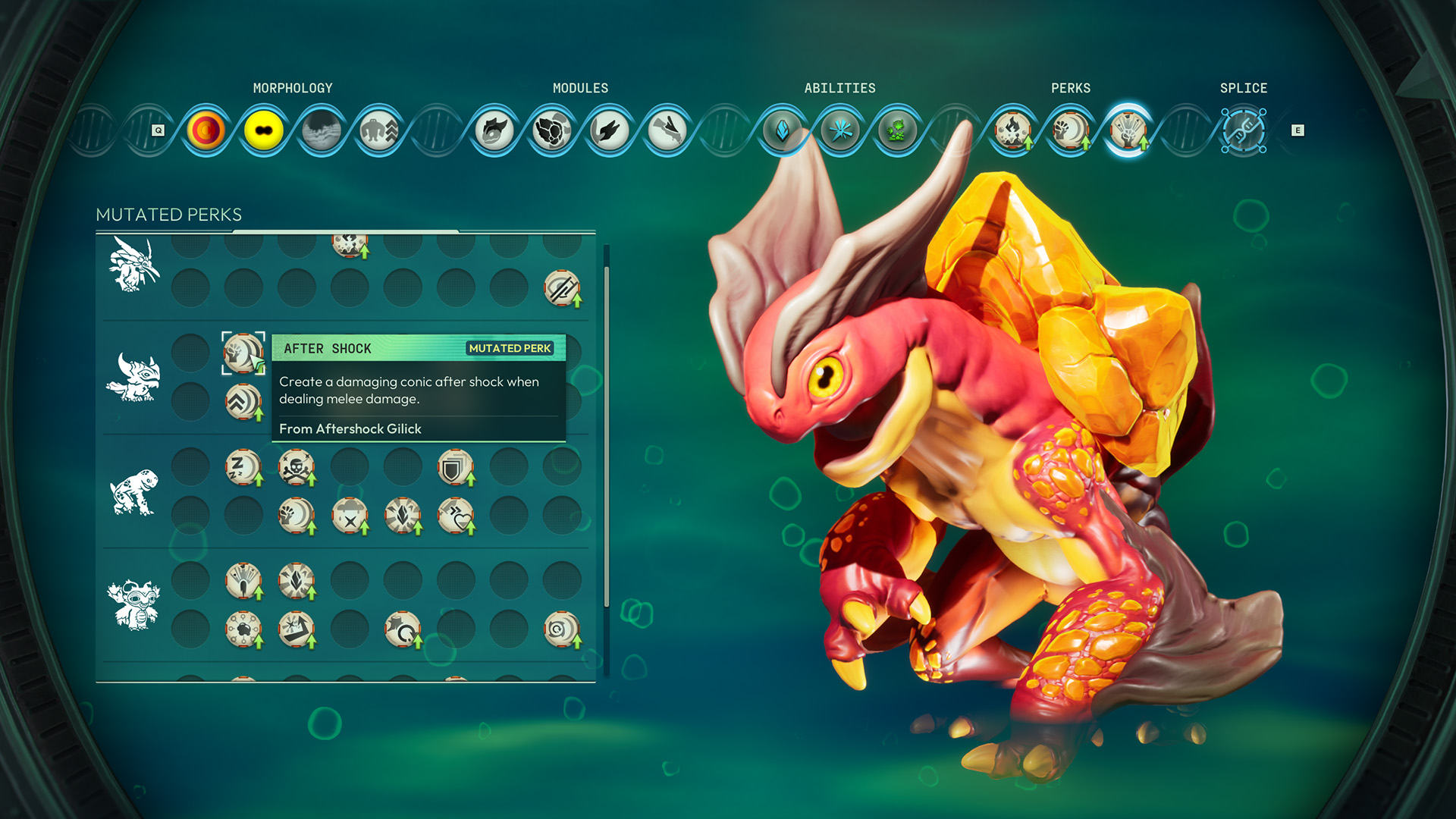Choose the stacked shield perk icon
The height and width of the screenshot is (819, 1456).
455,468
